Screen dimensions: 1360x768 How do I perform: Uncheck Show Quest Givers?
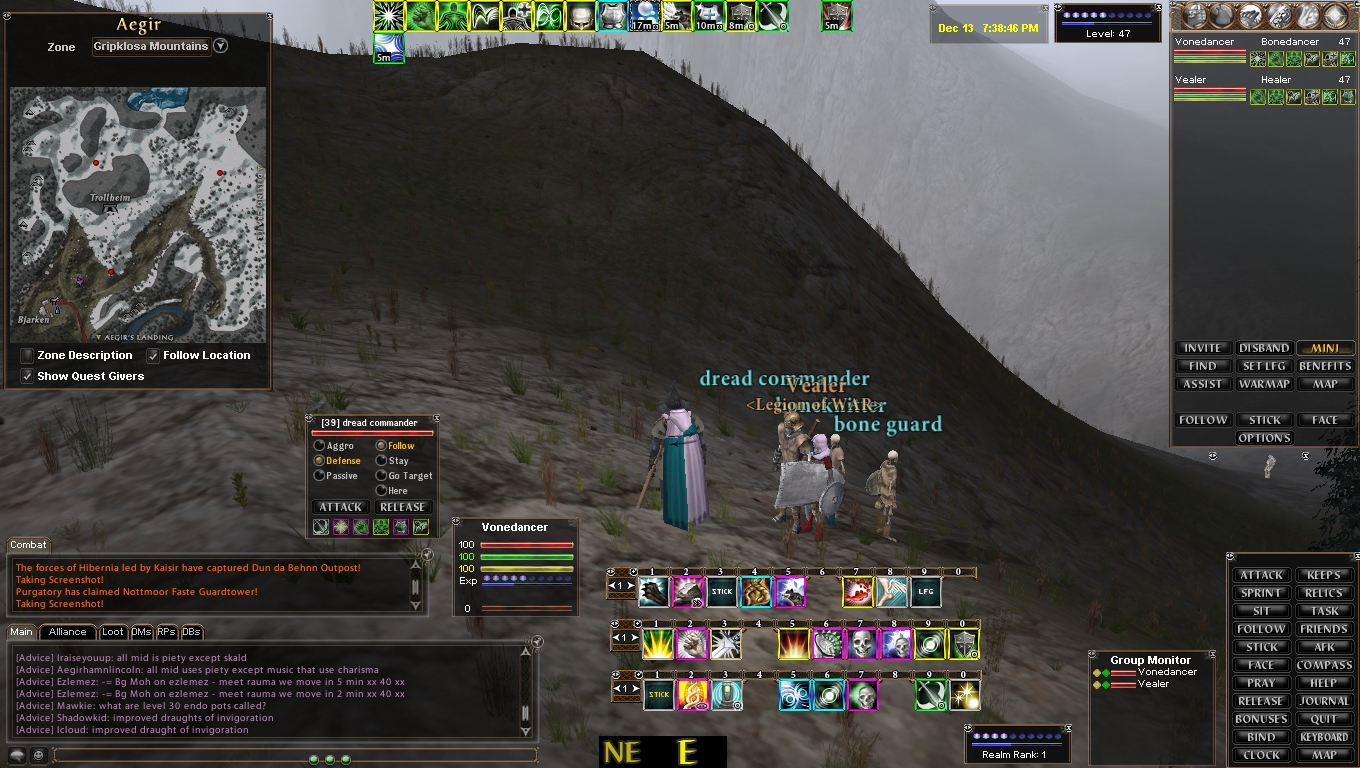pyautogui.click(x=27, y=377)
